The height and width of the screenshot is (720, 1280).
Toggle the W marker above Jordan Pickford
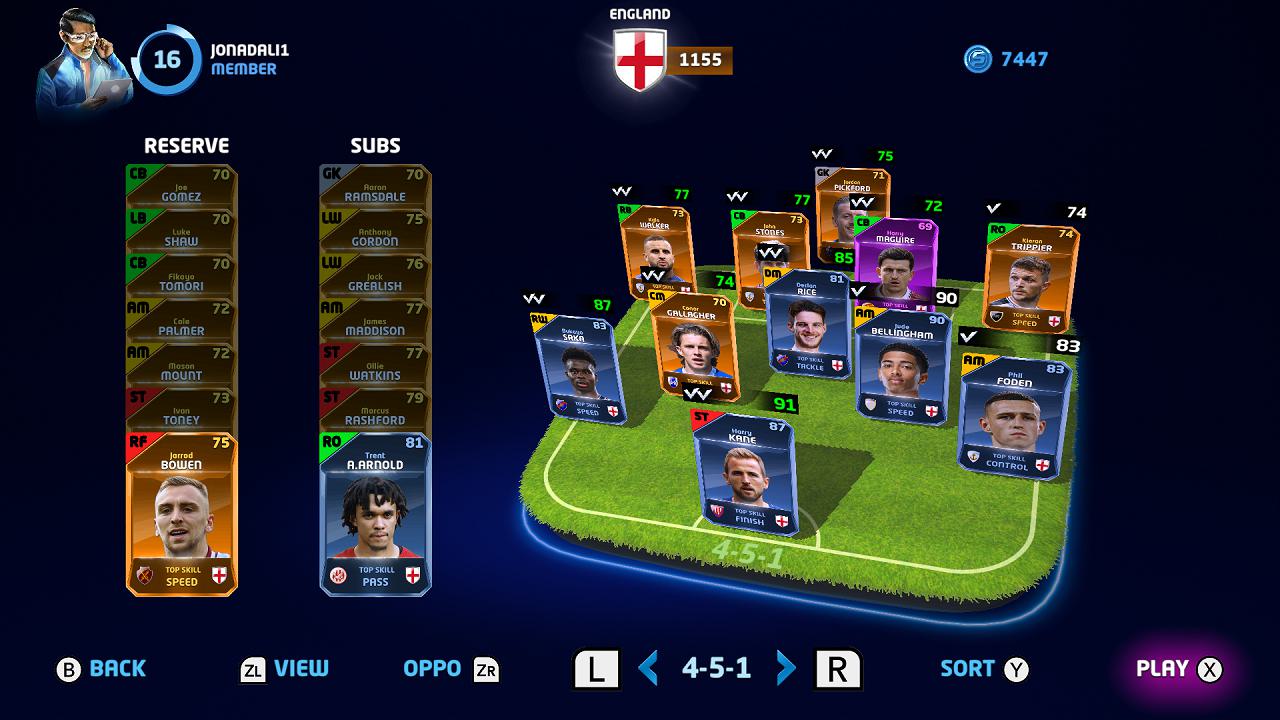822,153
